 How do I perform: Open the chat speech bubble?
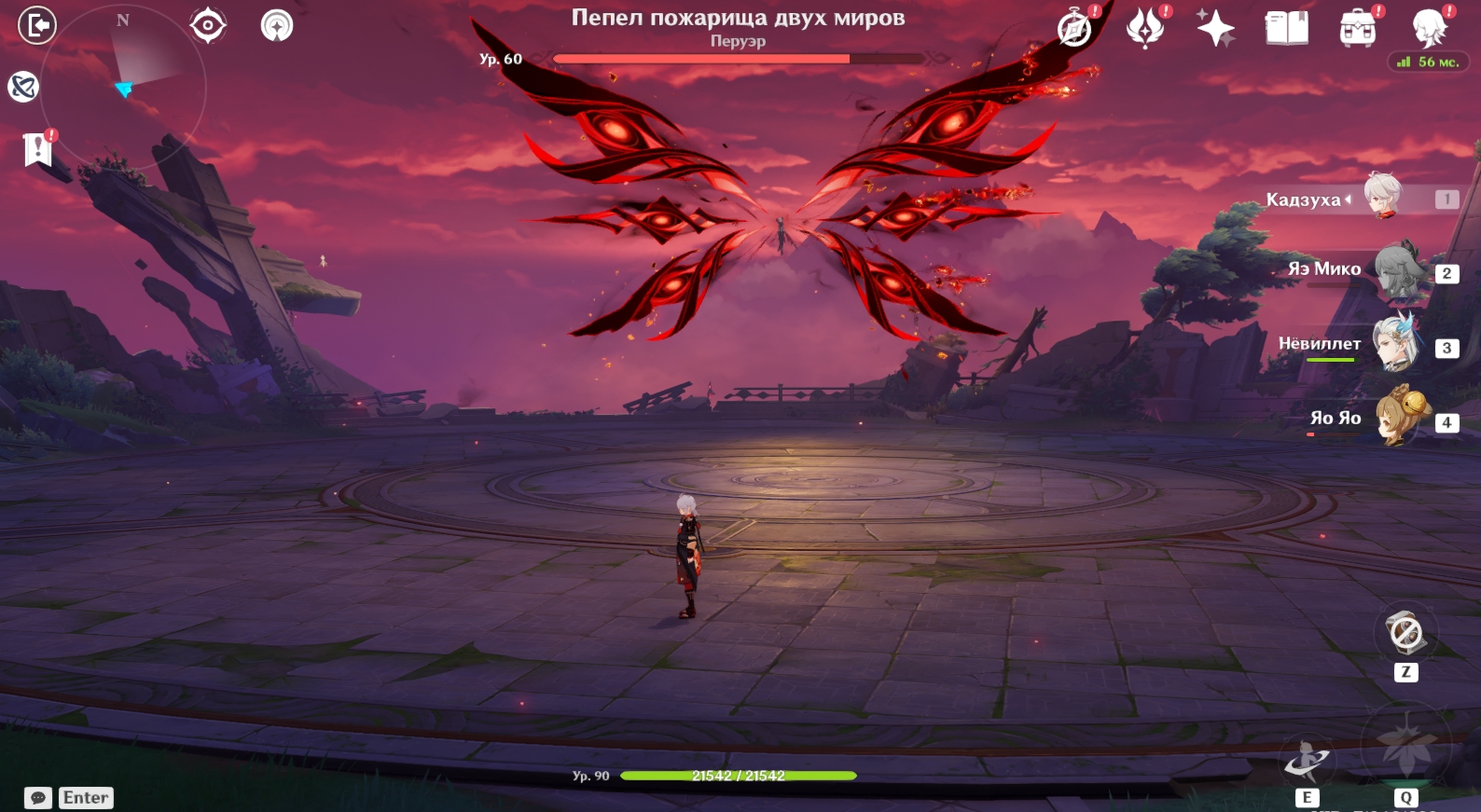tap(38, 798)
